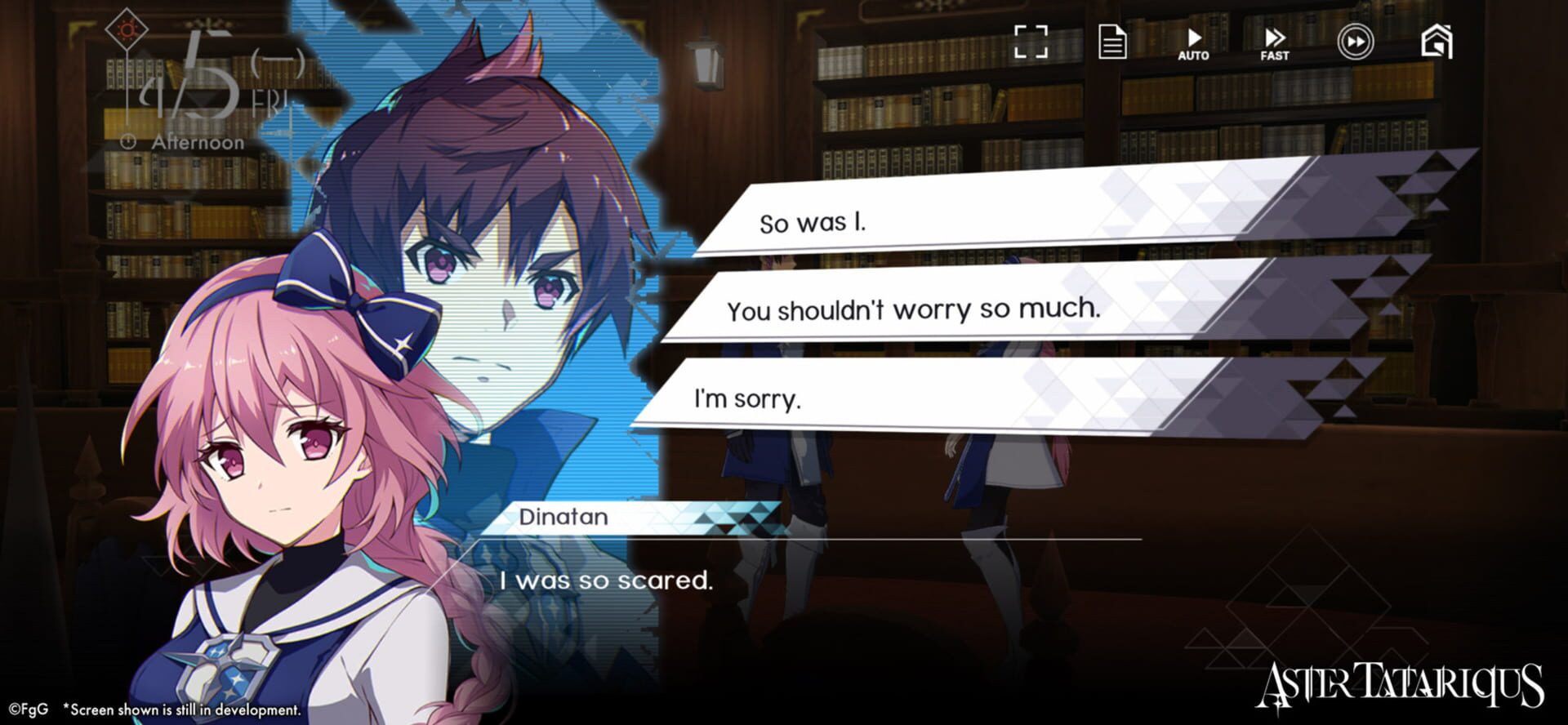Skip the scene using the fast-forward circle icon
Image resolution: width=1568 pixels, height=725 pixels.
(1356, 41)
